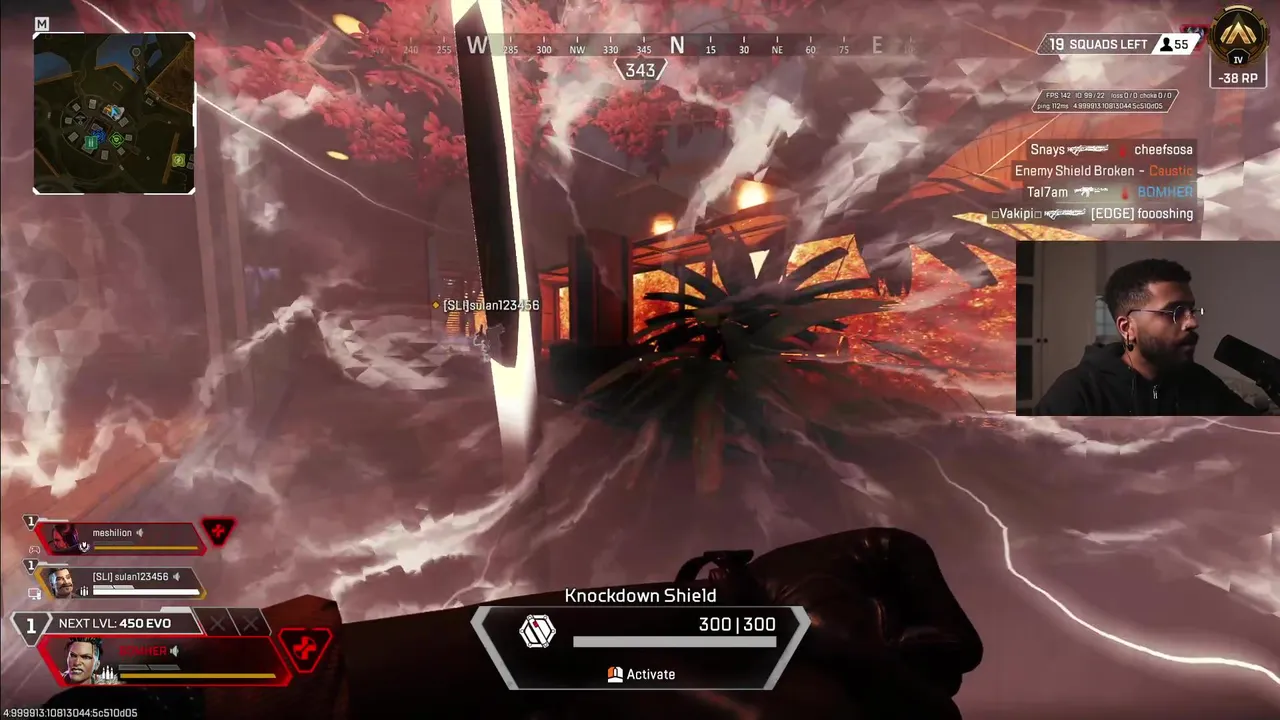Click the red downed cross beside meshilion
The width and height of the screenshot is (1280, 720).
pyautogui.click(x=218, y=531)
